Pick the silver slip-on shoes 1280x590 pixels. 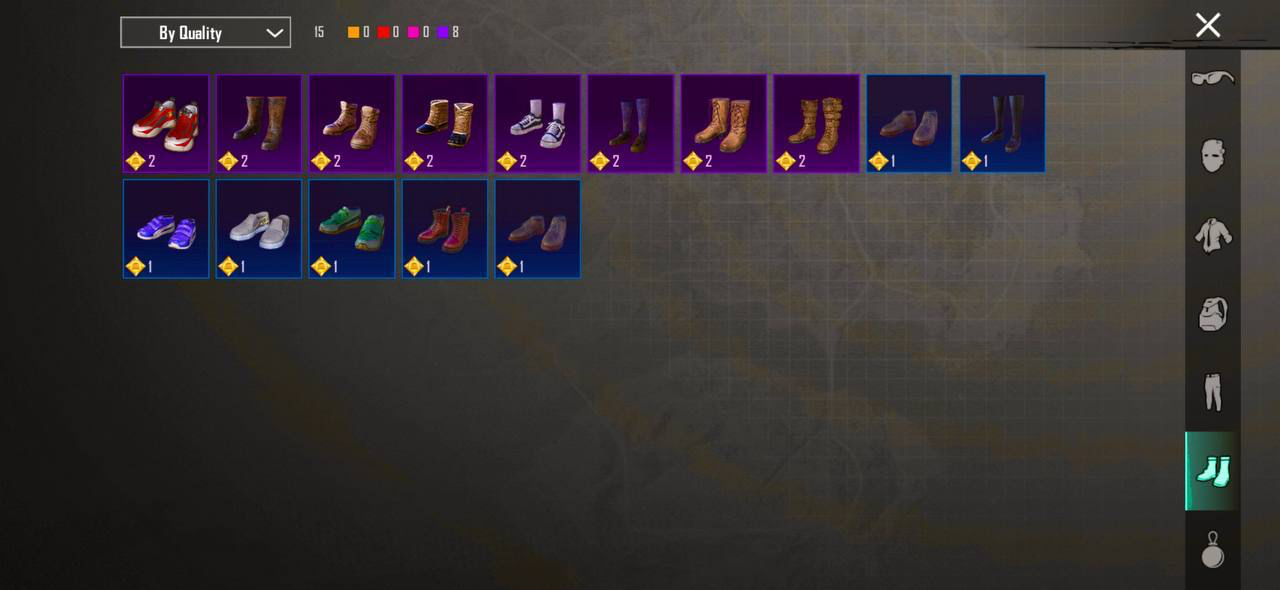(259, 228)
